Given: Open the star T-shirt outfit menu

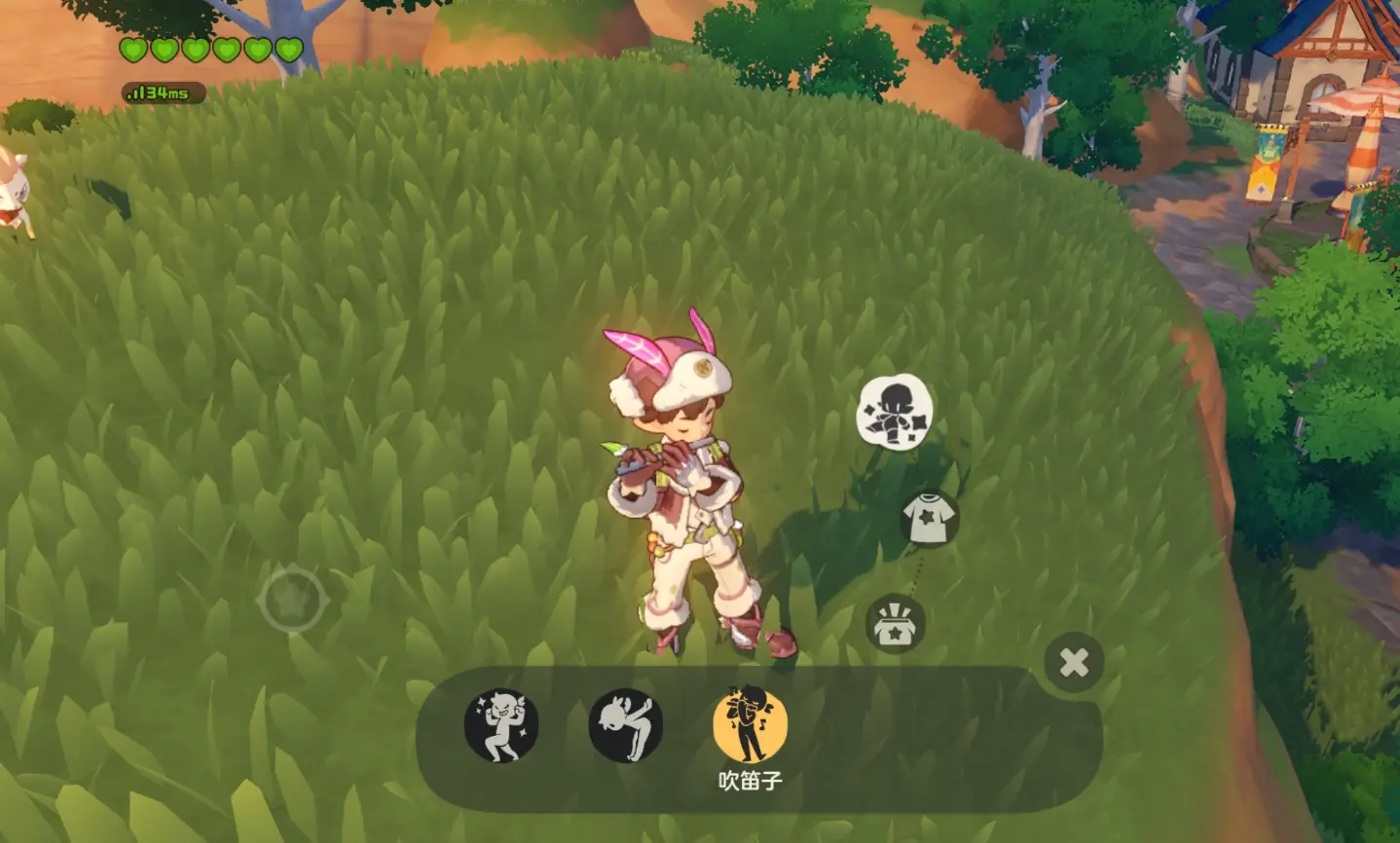Looking at the screenshot, I should pos(929,518).
